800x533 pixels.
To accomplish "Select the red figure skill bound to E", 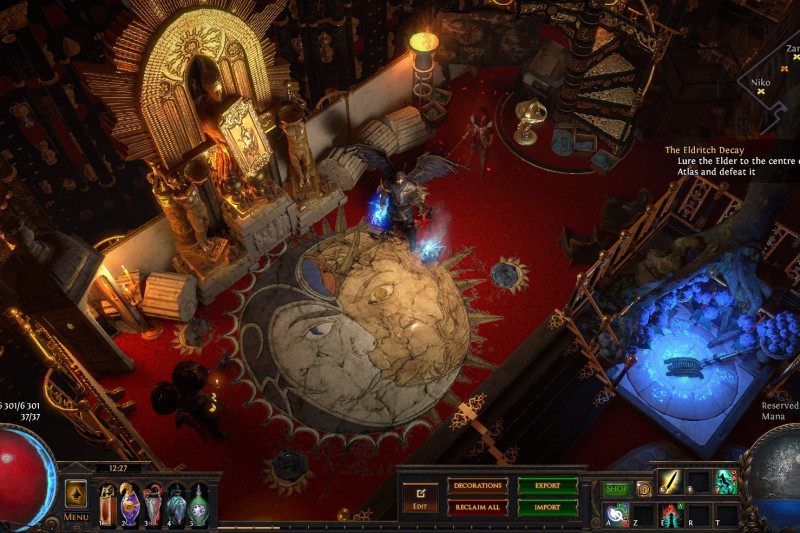I will [x=669, y=514].
